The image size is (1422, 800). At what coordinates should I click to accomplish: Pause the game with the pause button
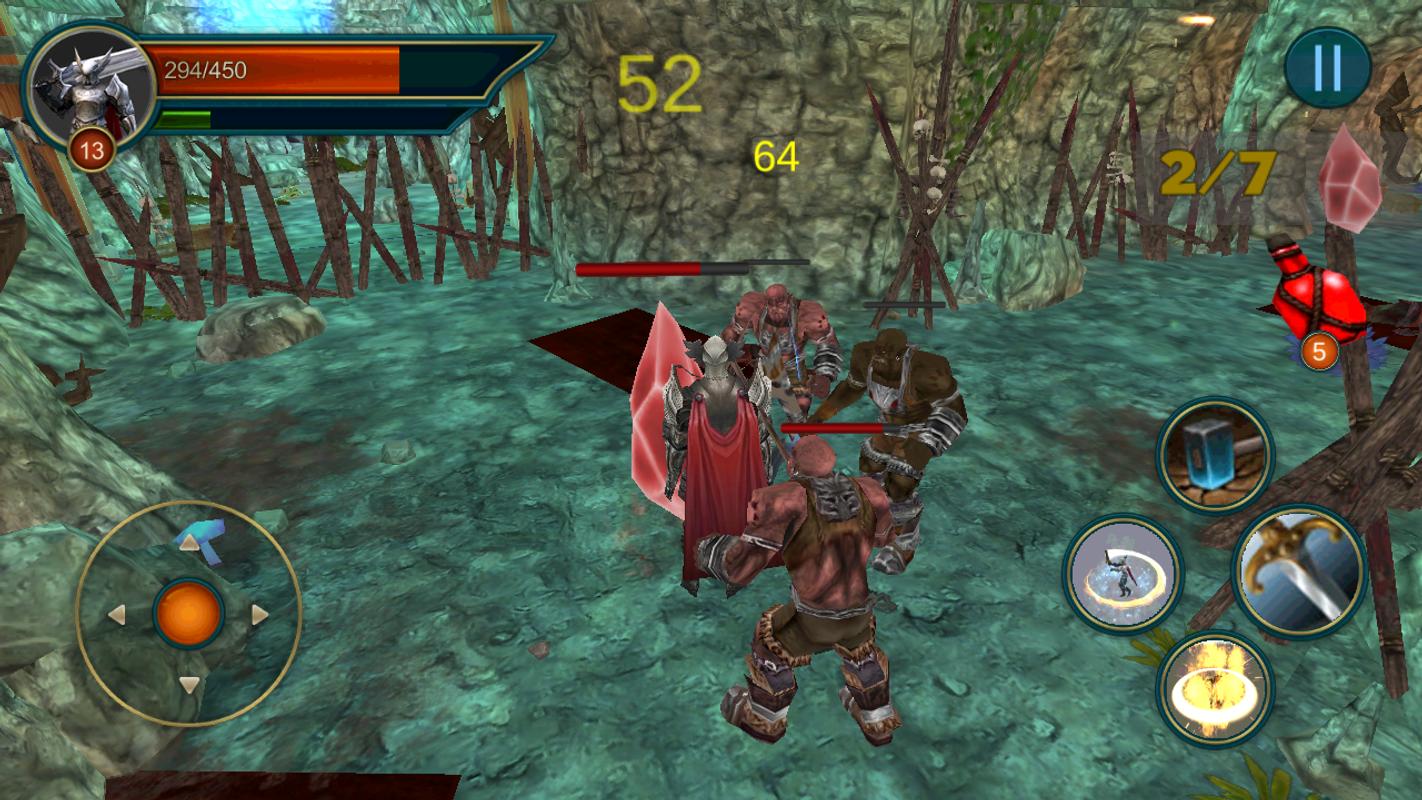coord(1327,68)
